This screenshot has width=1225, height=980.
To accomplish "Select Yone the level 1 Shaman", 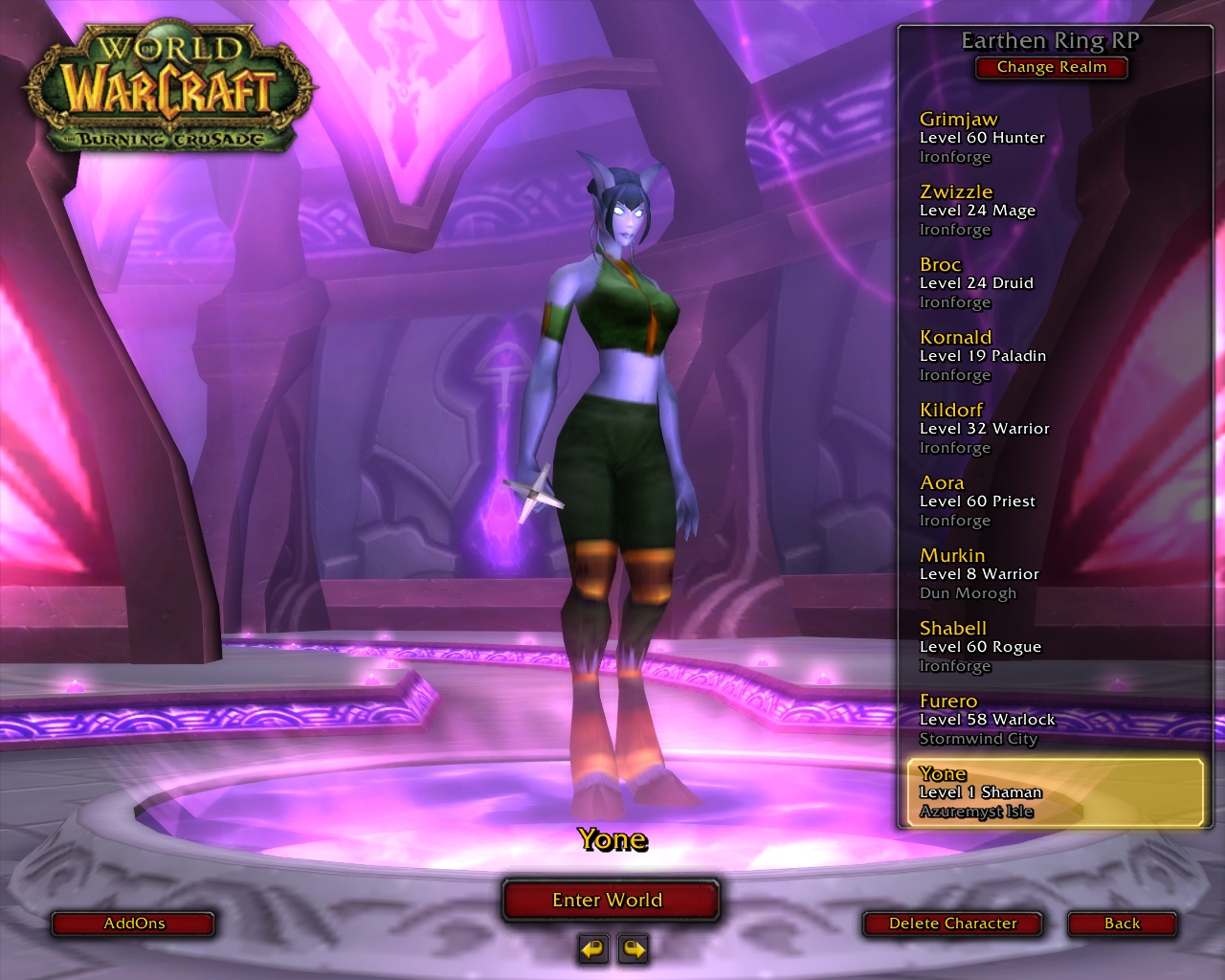I will 1052,792.
